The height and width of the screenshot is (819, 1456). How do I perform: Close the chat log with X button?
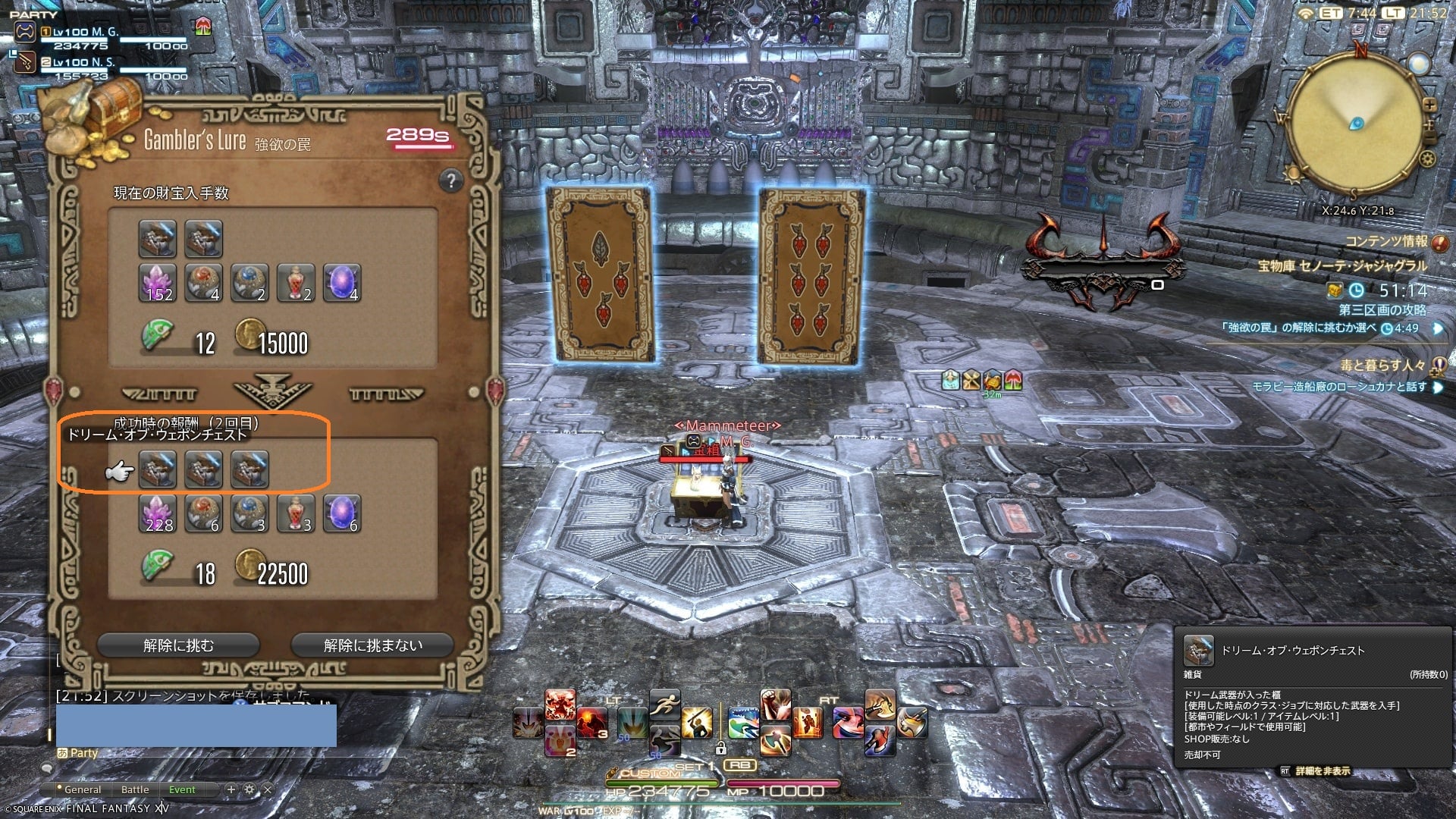click(267, 789)
